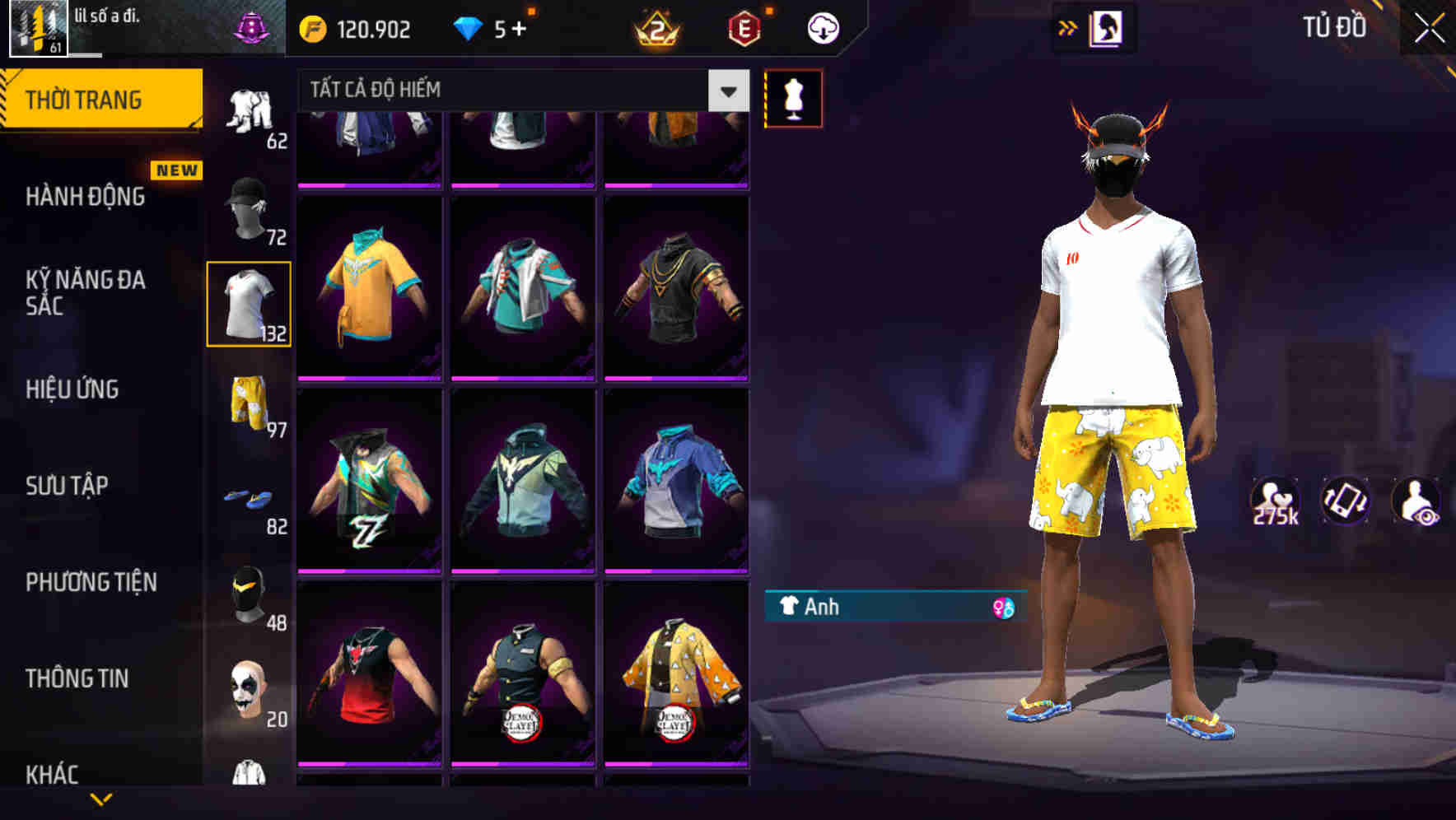Switch to the HÀNH ĐỘNG tab
This screenshot has width=1456, height=820.
tap(86, 197)
